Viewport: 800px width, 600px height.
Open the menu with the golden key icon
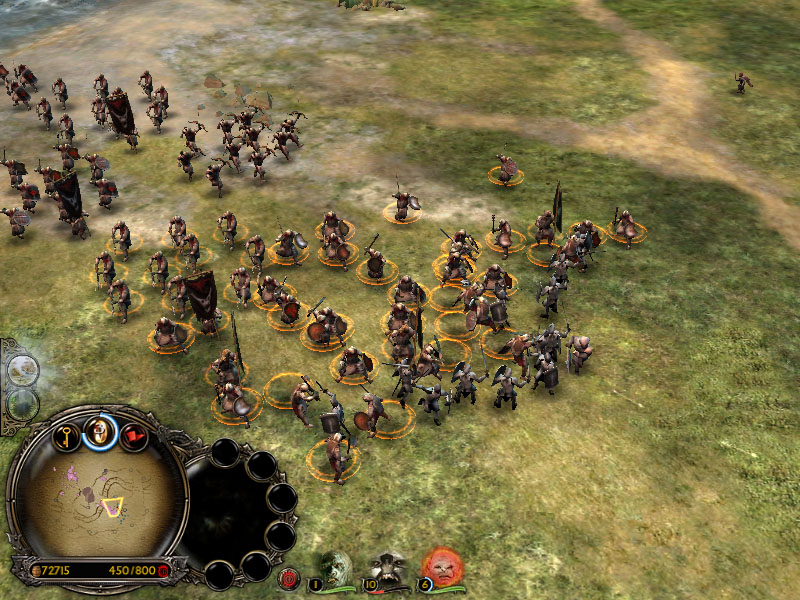66,436
